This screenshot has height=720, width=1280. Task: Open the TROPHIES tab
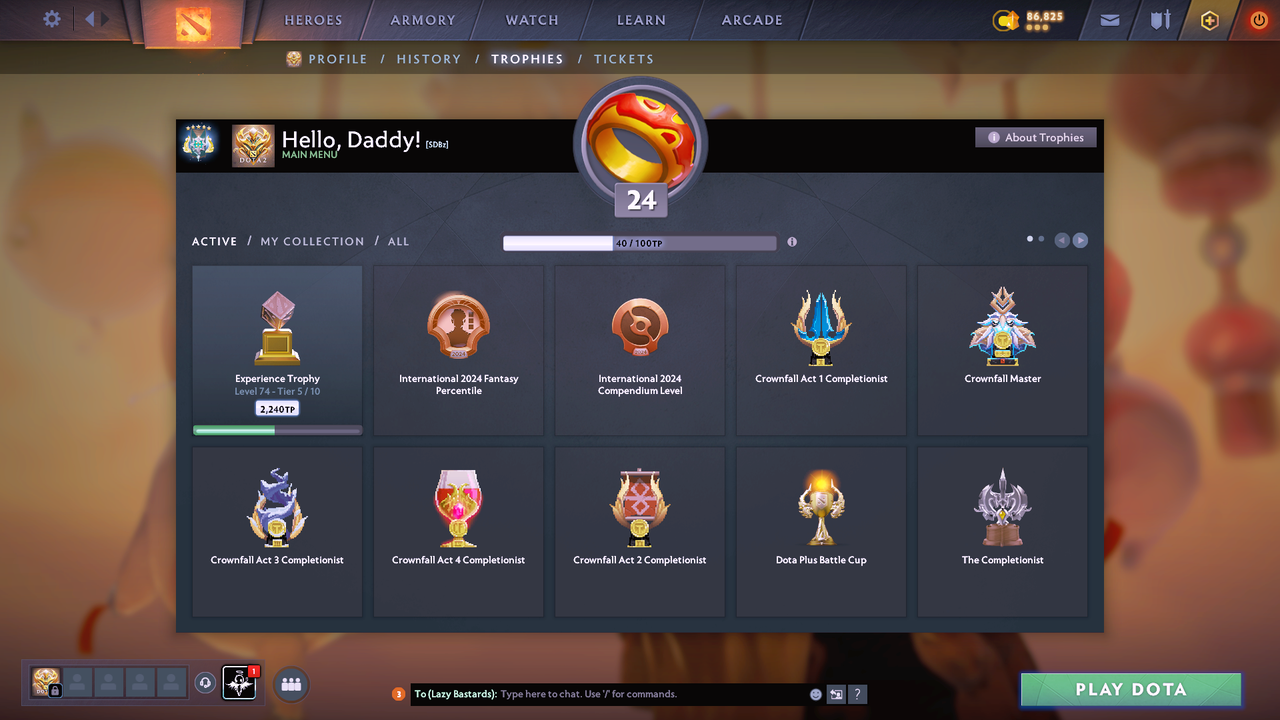527,59
